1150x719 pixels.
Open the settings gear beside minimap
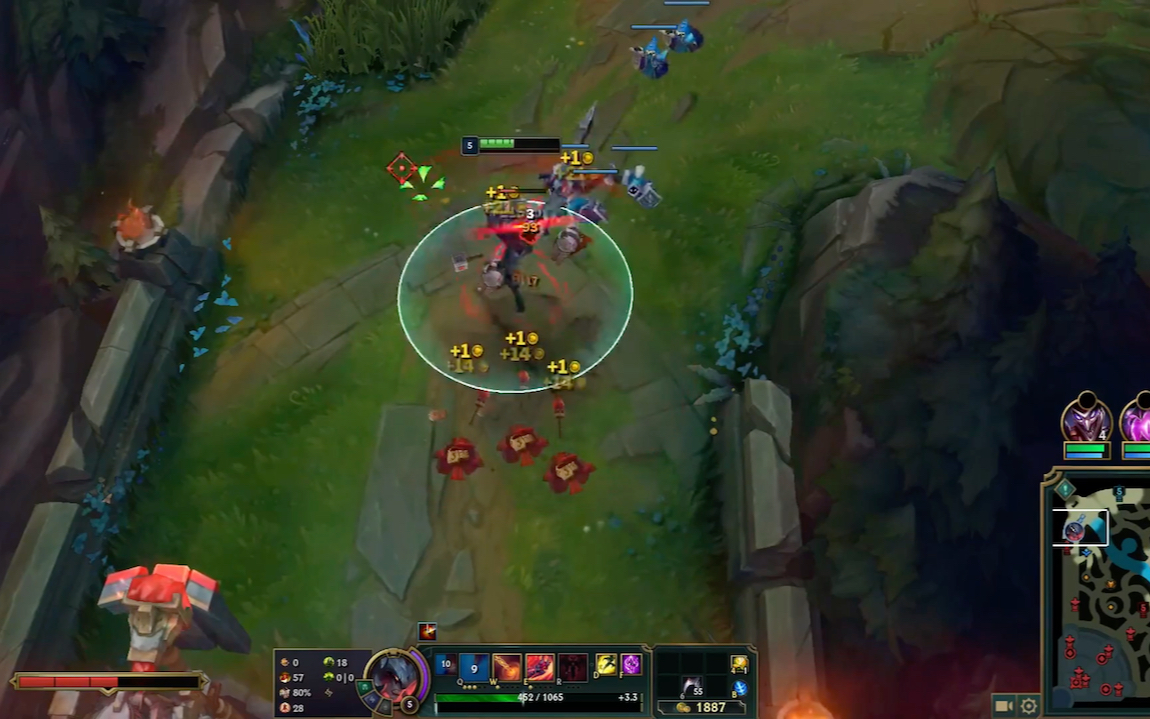pyautogui.click(x=1028, y=706)
